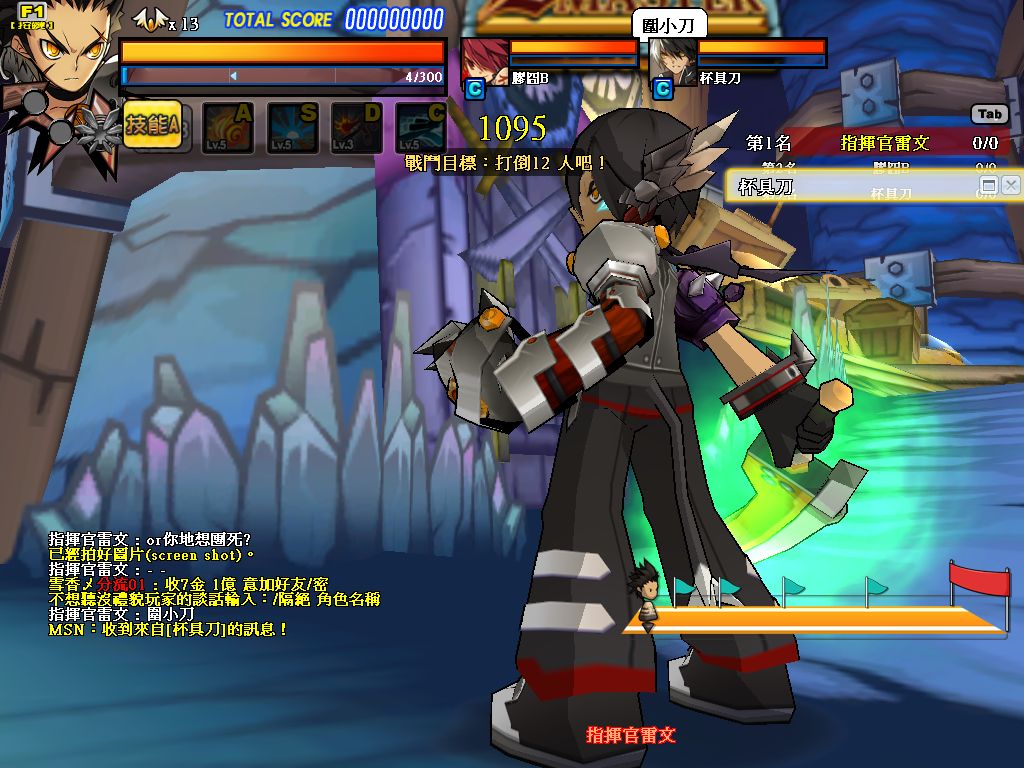1024x768 pixels.
Task: Trigger the D skill icon
Action: [x=357, y=127]
